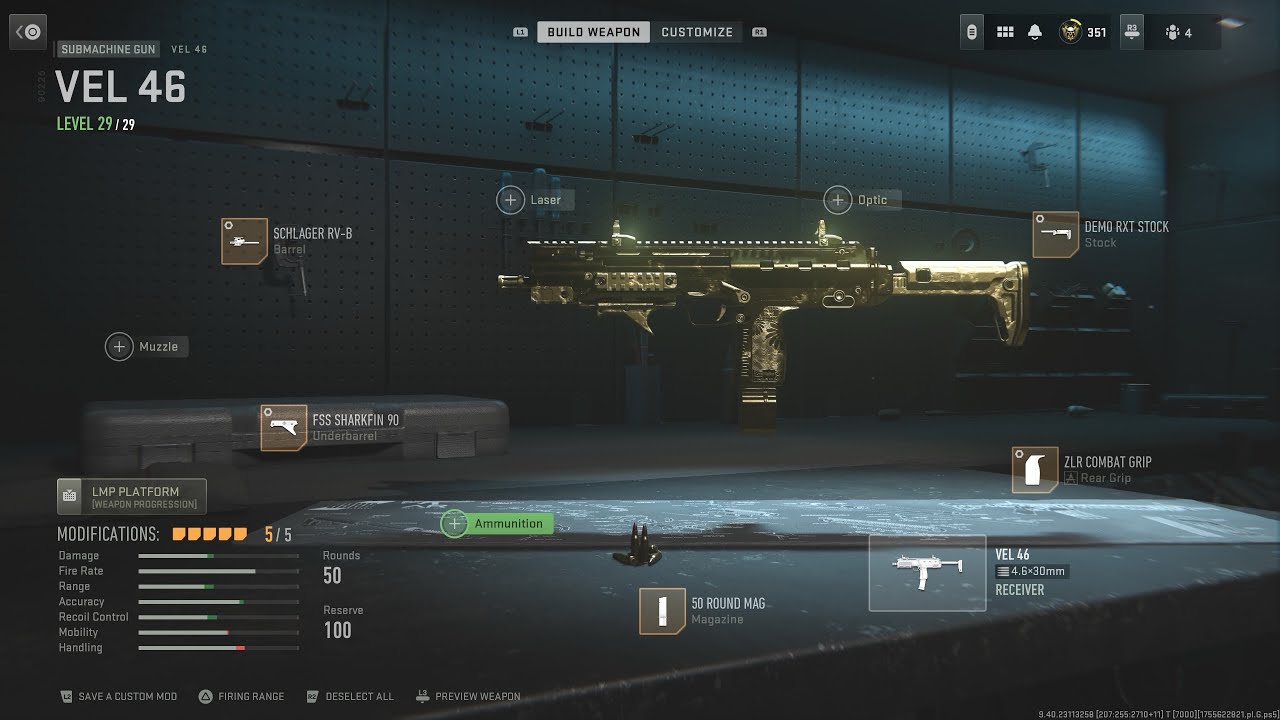Open the highlighted Ammunition slot
The width and height of the screenshot is (1280, 720).
pyautogui.click(x=497, y=523)
